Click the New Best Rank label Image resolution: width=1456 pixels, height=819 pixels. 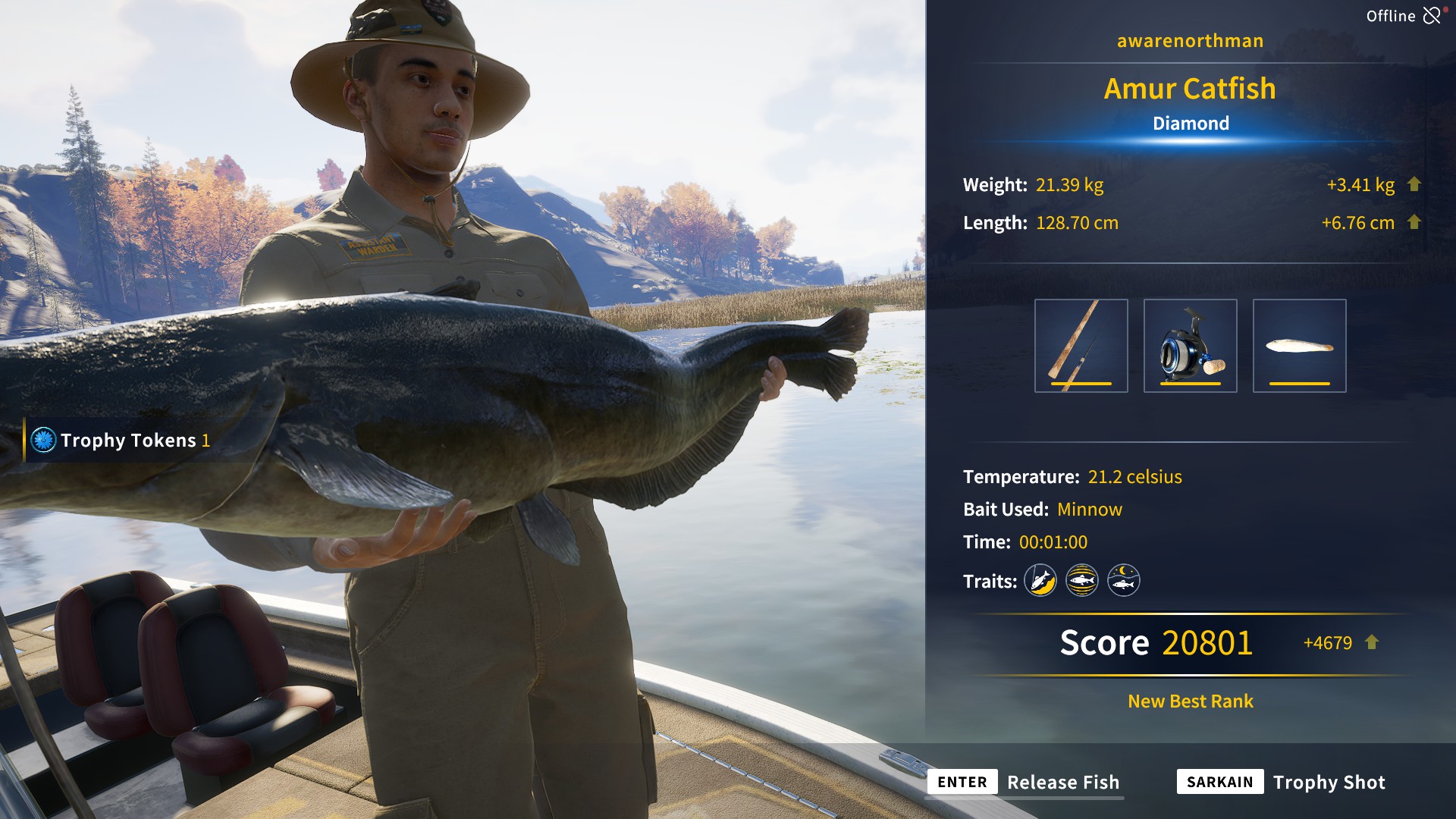(1189, 701)
